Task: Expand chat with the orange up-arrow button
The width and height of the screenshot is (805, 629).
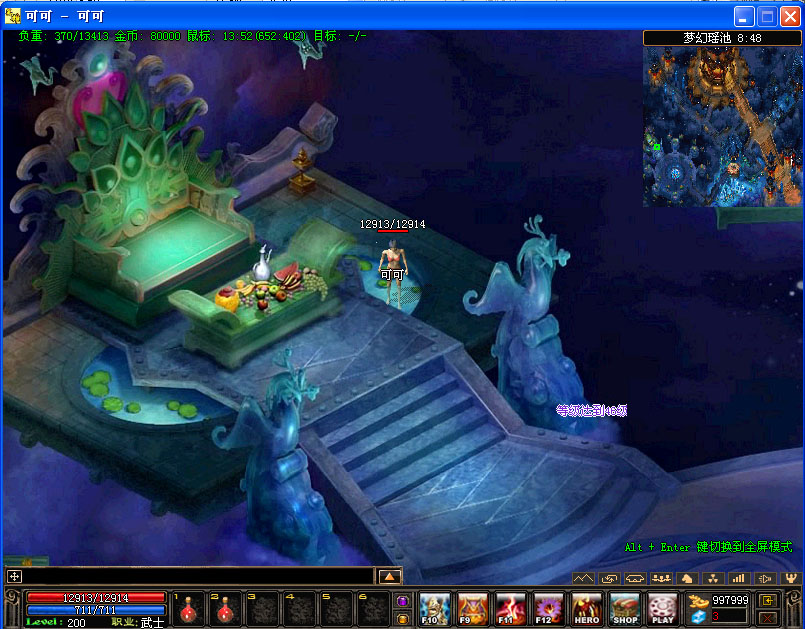Action: (x=389, y=576)
